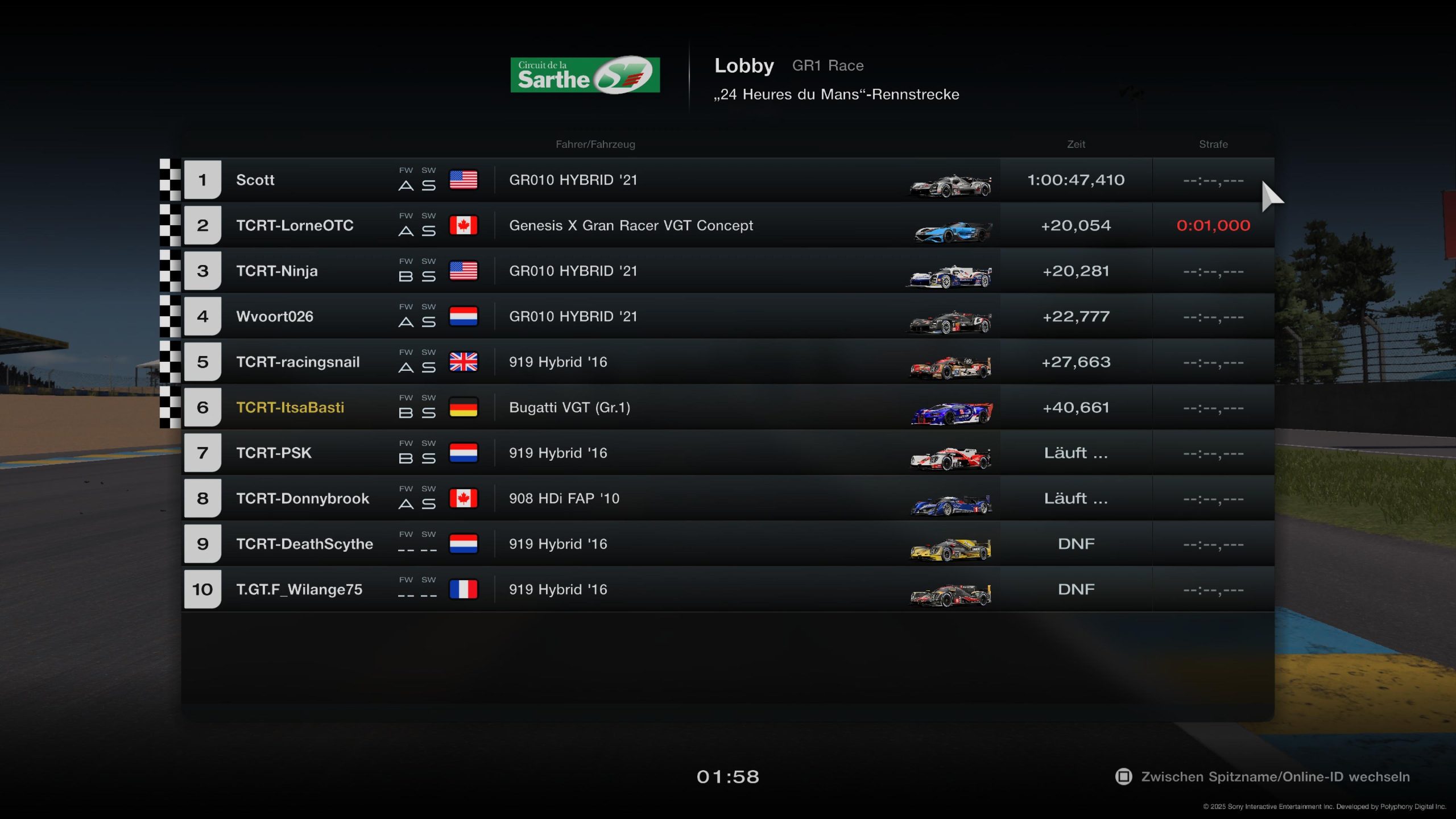Click the Canadian flag for TCRT-LorneOTC
This screenshot has height=819, width=1456.
[463, 225]
